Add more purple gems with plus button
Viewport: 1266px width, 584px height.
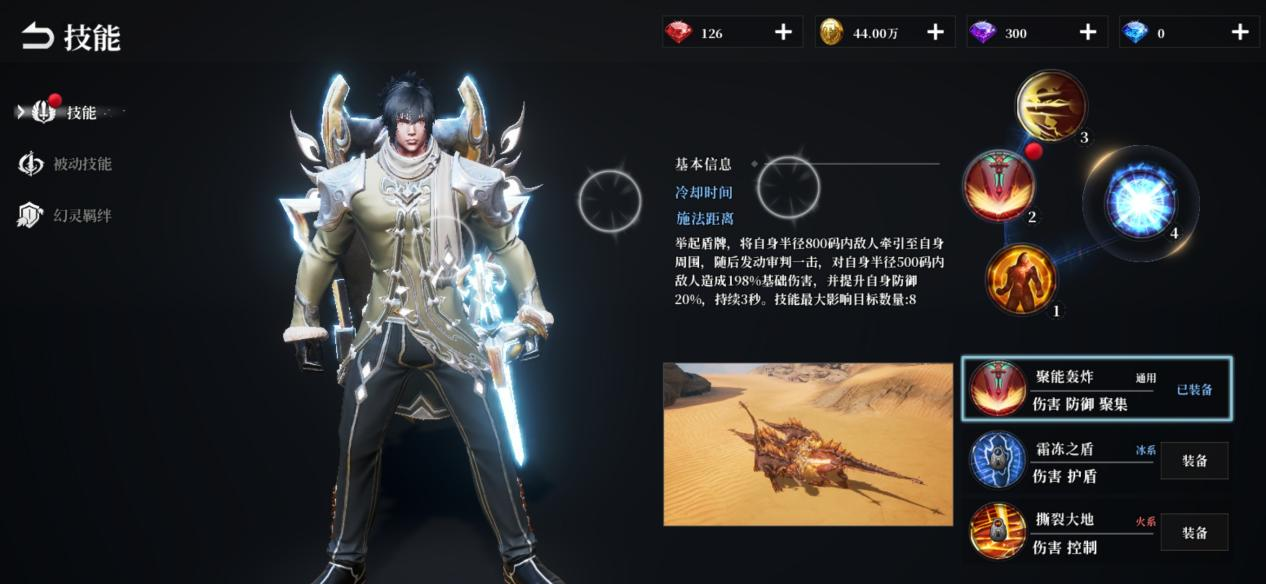1088,33
